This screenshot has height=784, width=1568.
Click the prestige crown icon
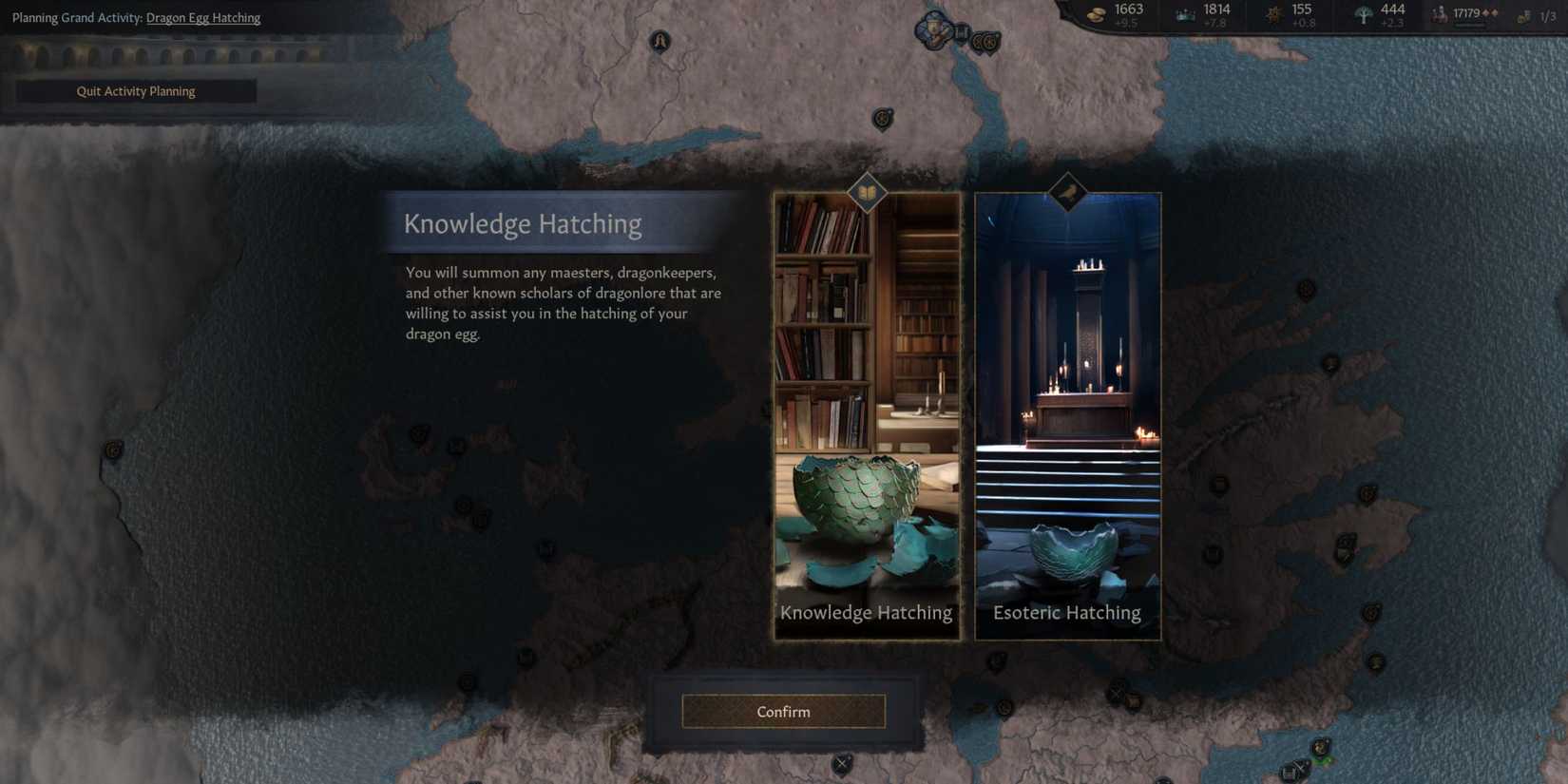point(1184,12)
